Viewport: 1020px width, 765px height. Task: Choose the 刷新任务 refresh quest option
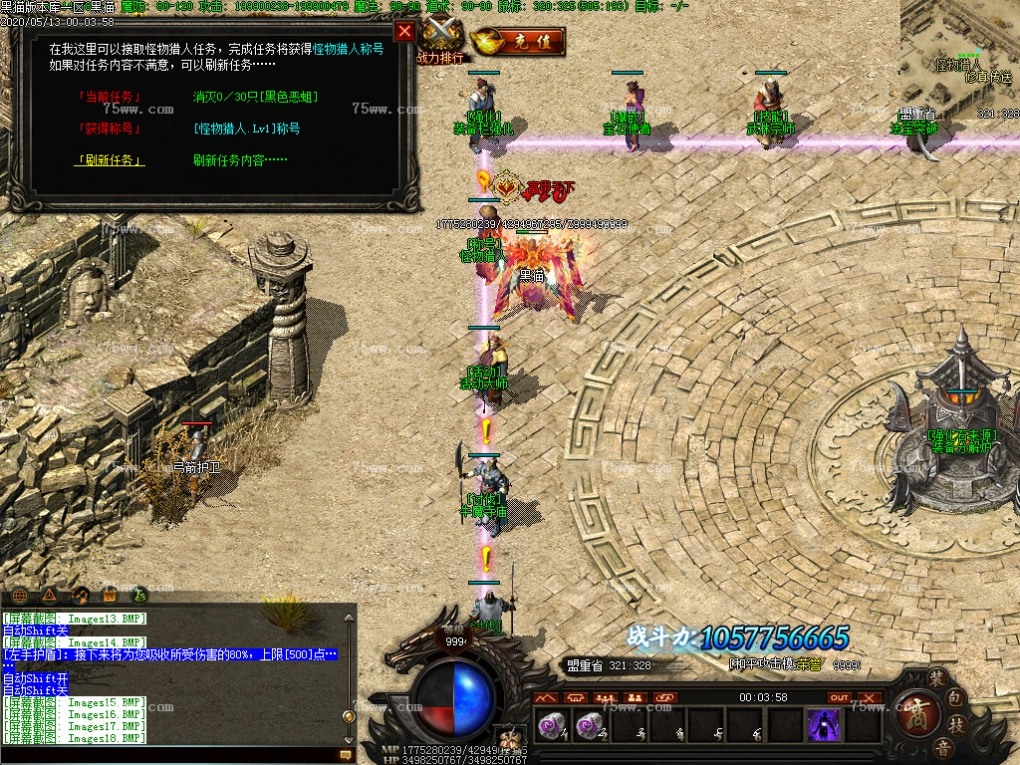point(110,160)
